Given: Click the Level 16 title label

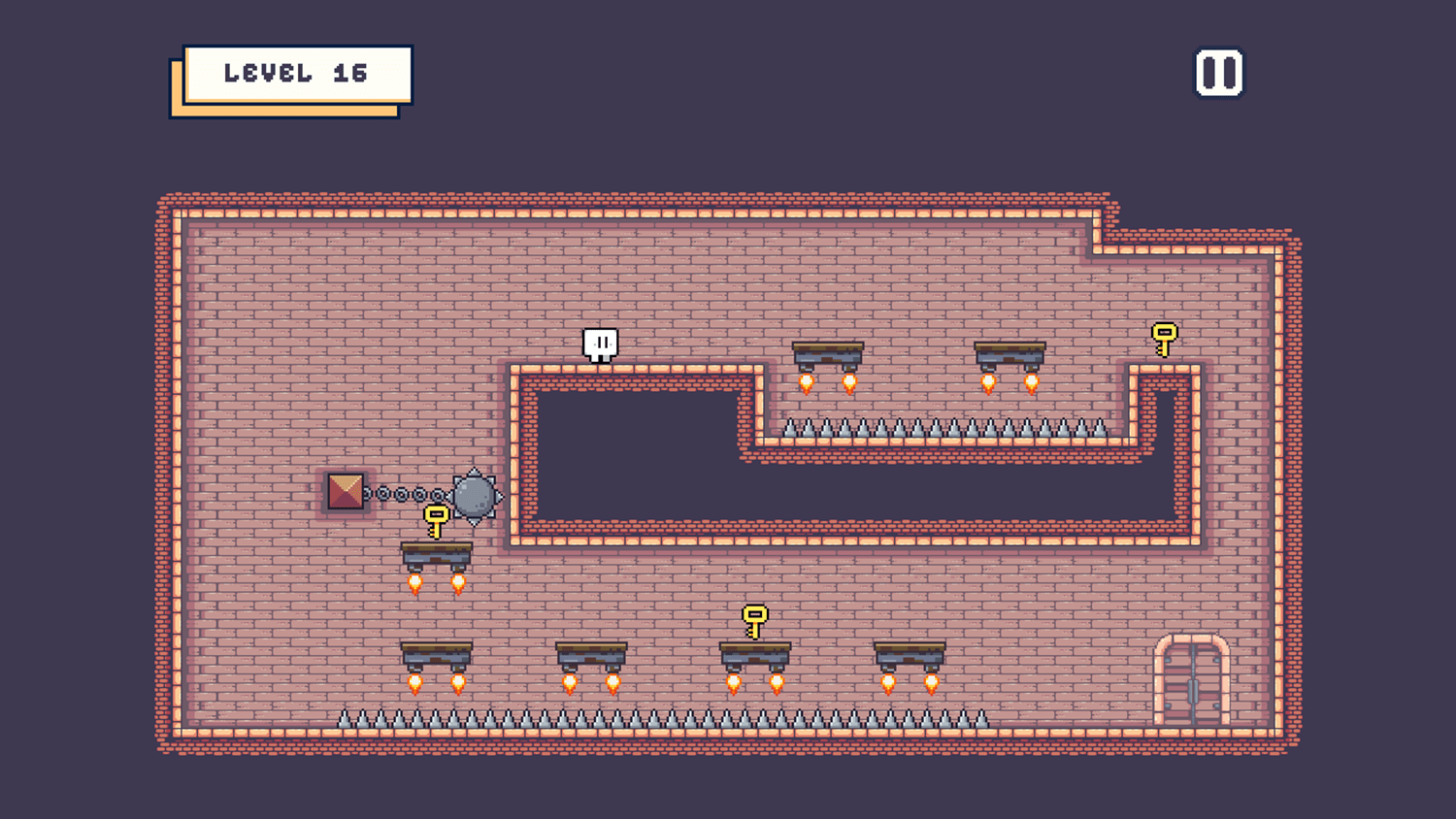Looking at the screenshot, I should point(296,72).
